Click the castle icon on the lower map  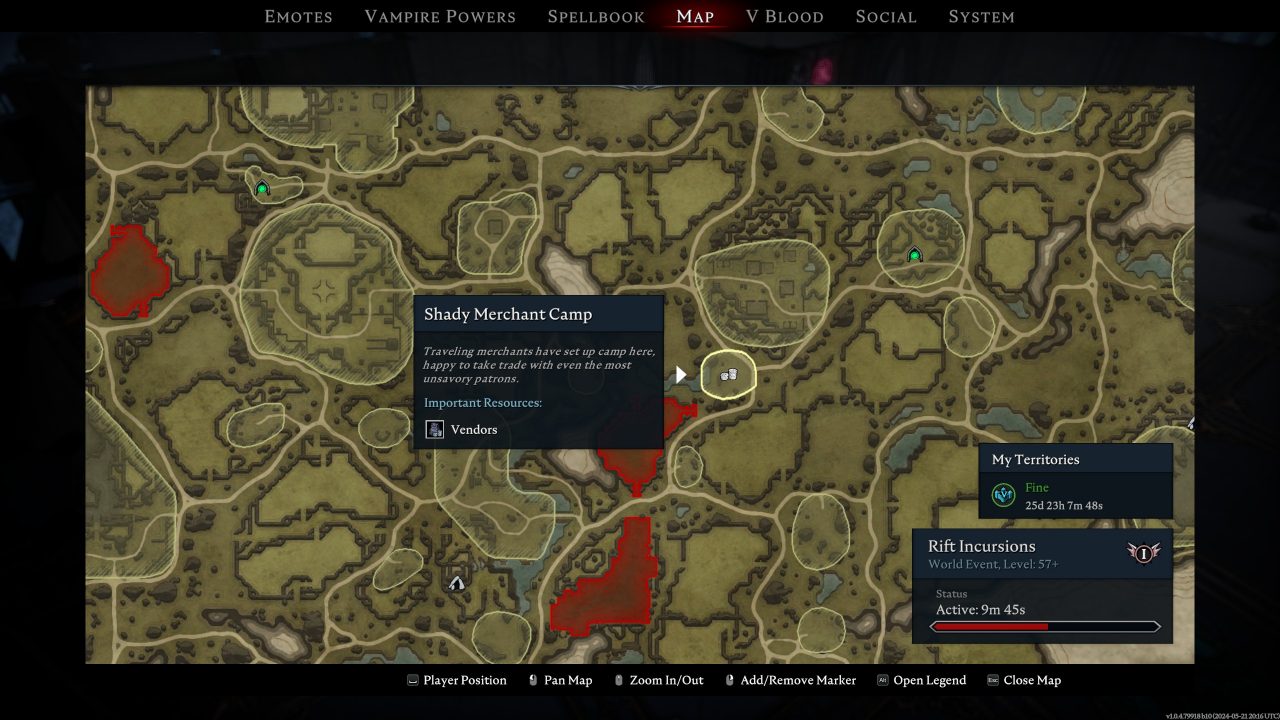(x=456, y=583)
